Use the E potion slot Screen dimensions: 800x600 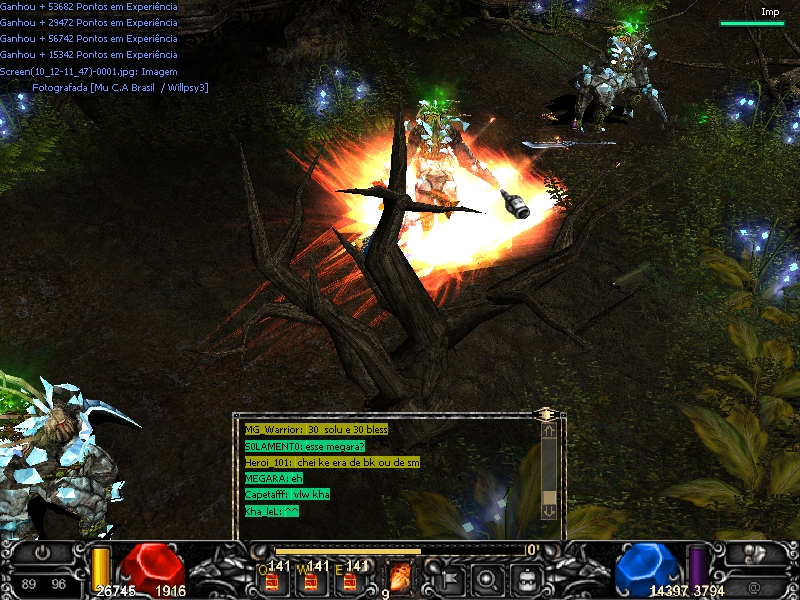(x=350, y=578)
